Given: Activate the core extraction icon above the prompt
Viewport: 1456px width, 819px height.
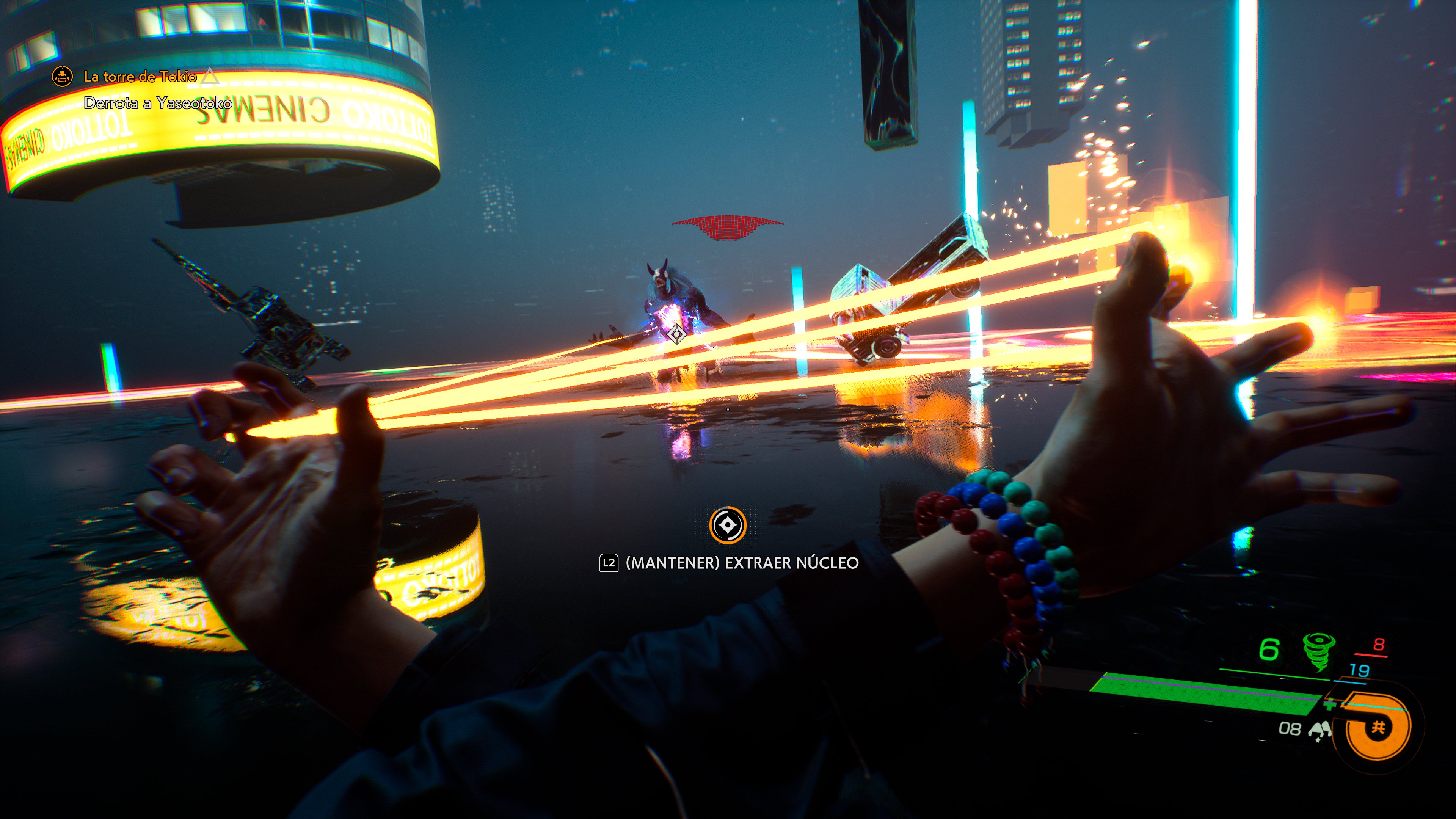Looking at the screenshot, I should (728, 525).
